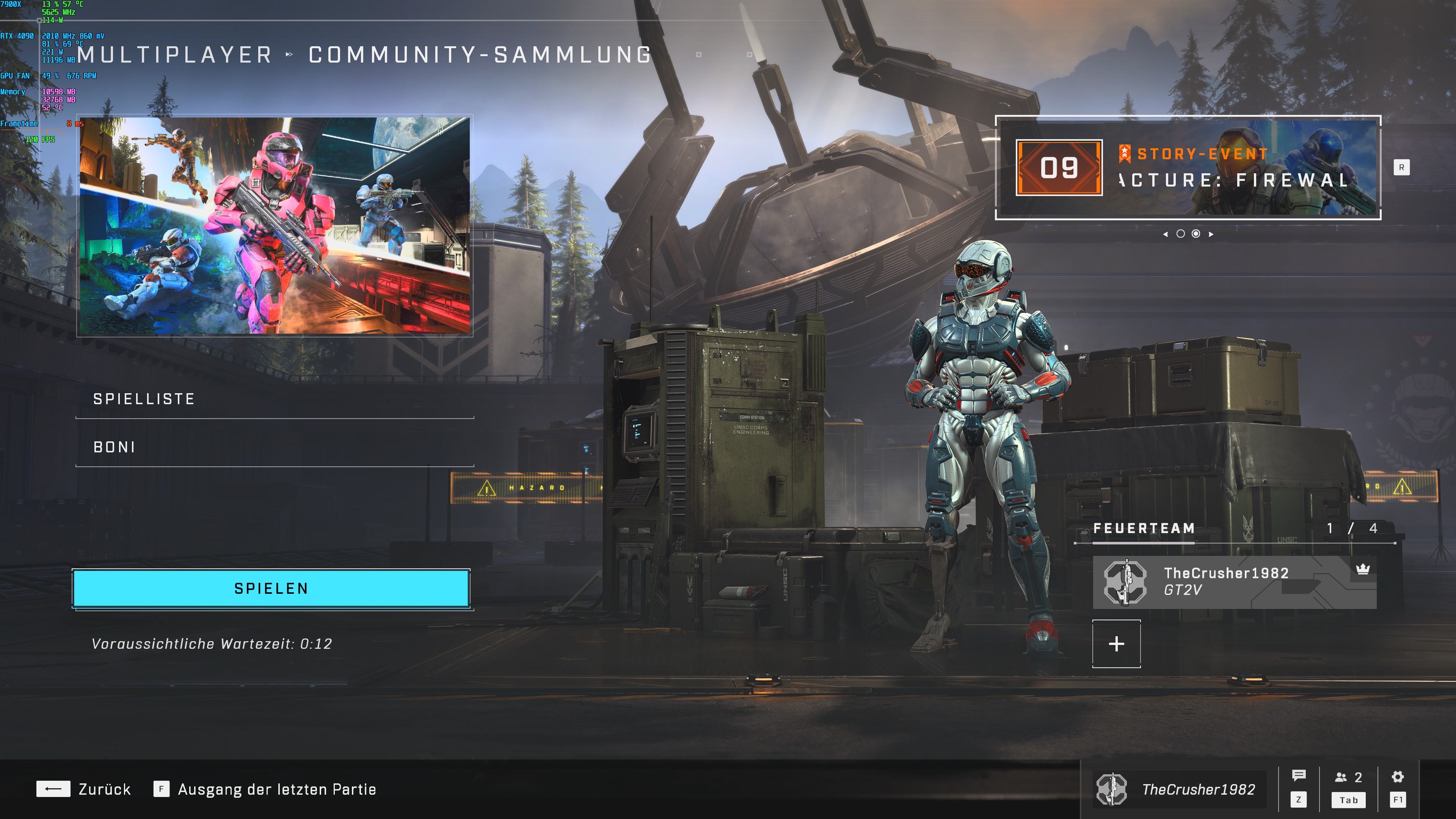Start matchmaking with the SPIELEN button

click(271, 588)
